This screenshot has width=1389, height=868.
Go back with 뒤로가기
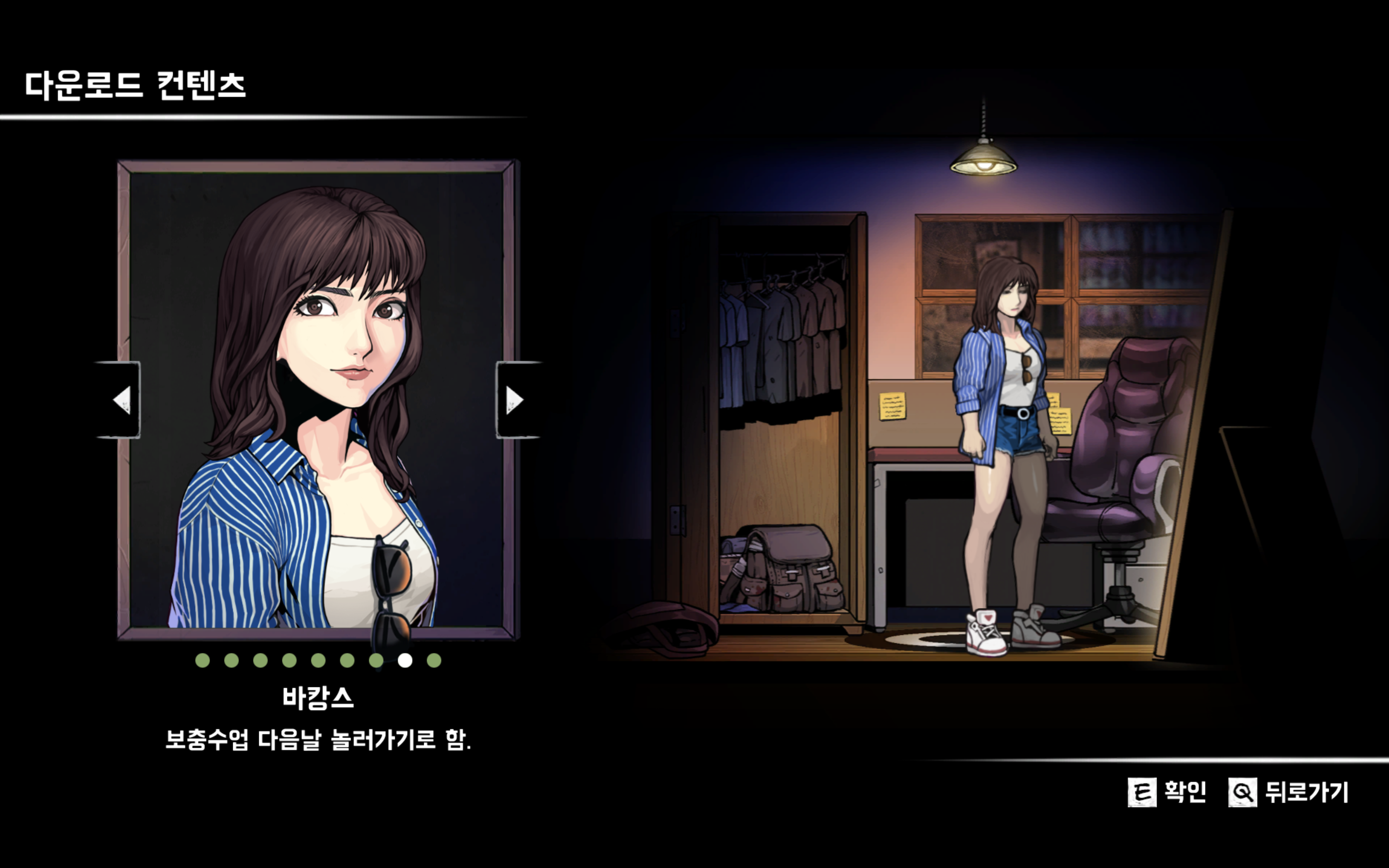click(1289, 792)
